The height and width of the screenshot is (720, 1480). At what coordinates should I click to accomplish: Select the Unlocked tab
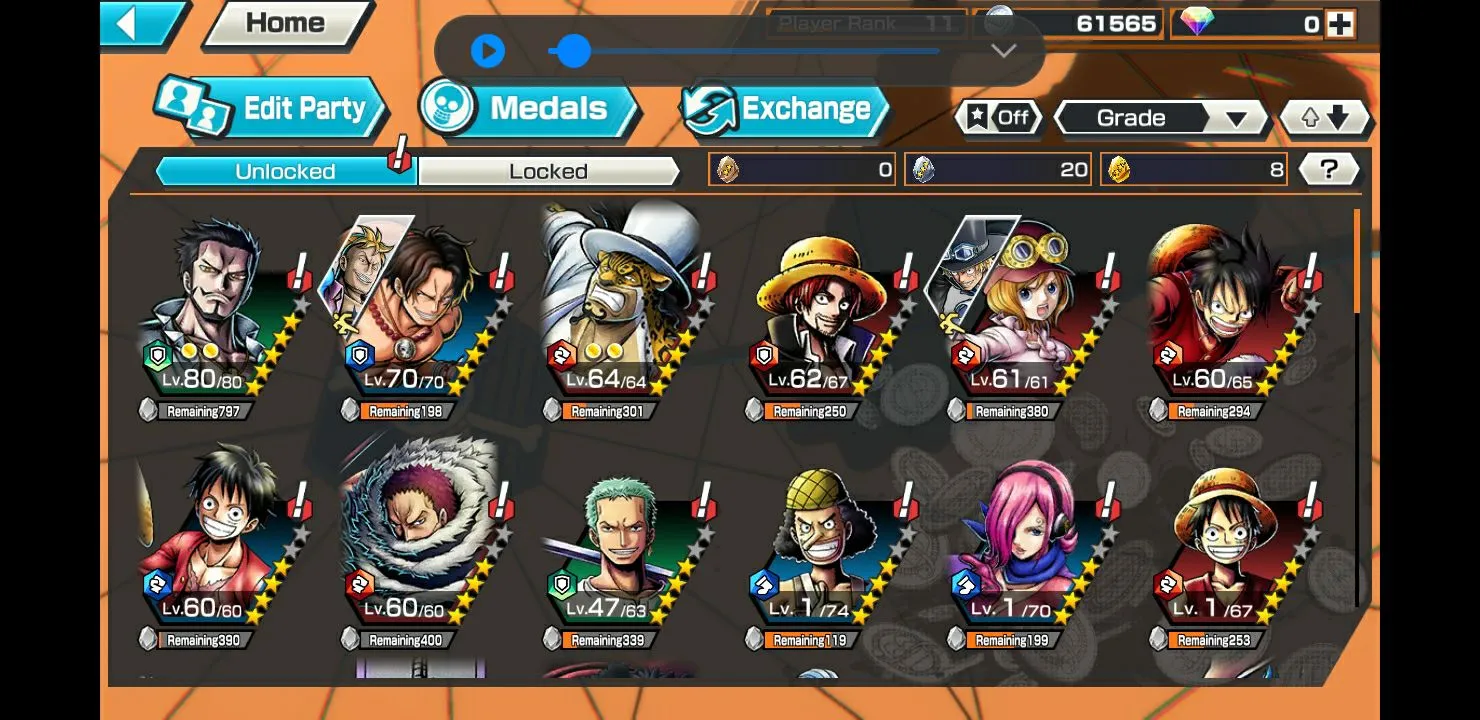[284, 171]
